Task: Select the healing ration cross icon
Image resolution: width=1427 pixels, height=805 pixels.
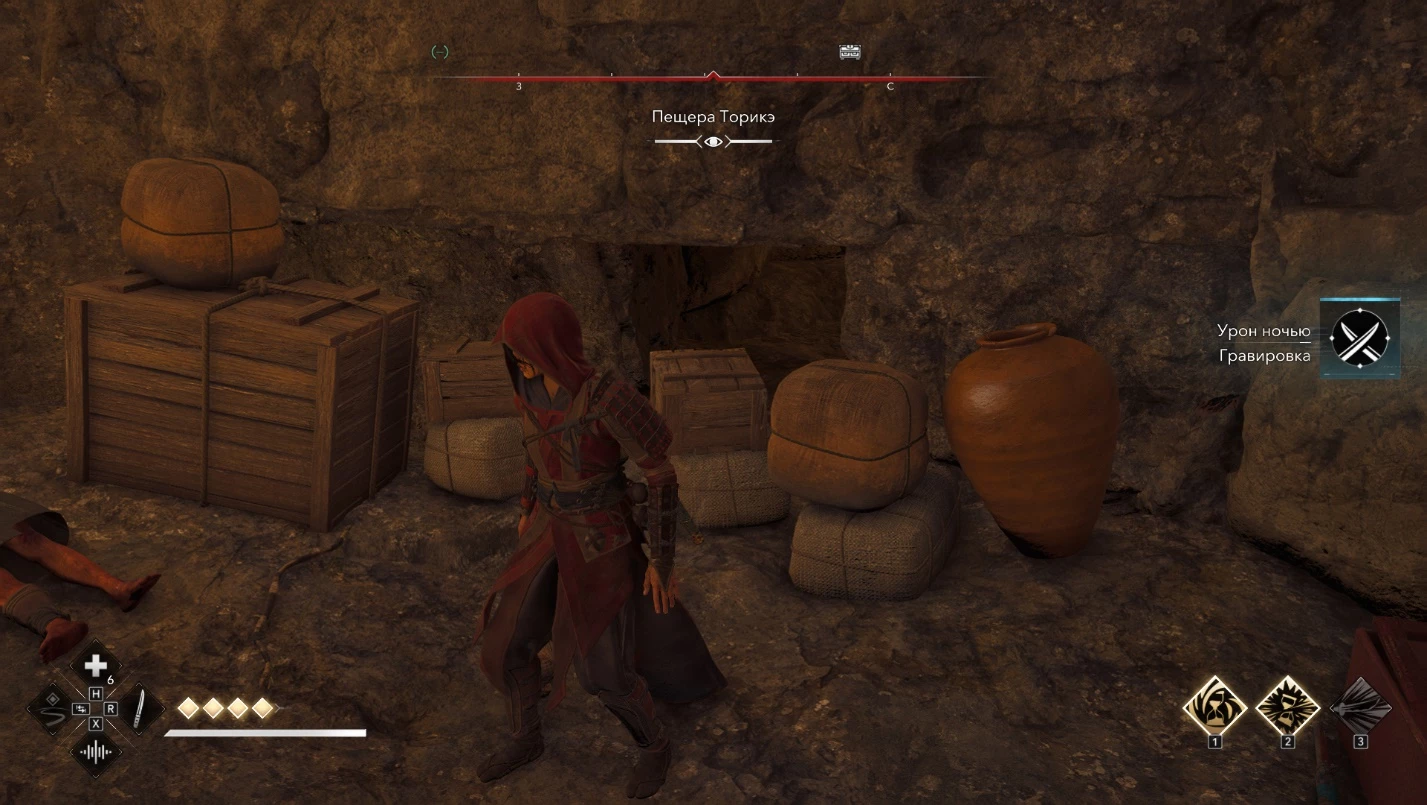Action: point(95,665)
